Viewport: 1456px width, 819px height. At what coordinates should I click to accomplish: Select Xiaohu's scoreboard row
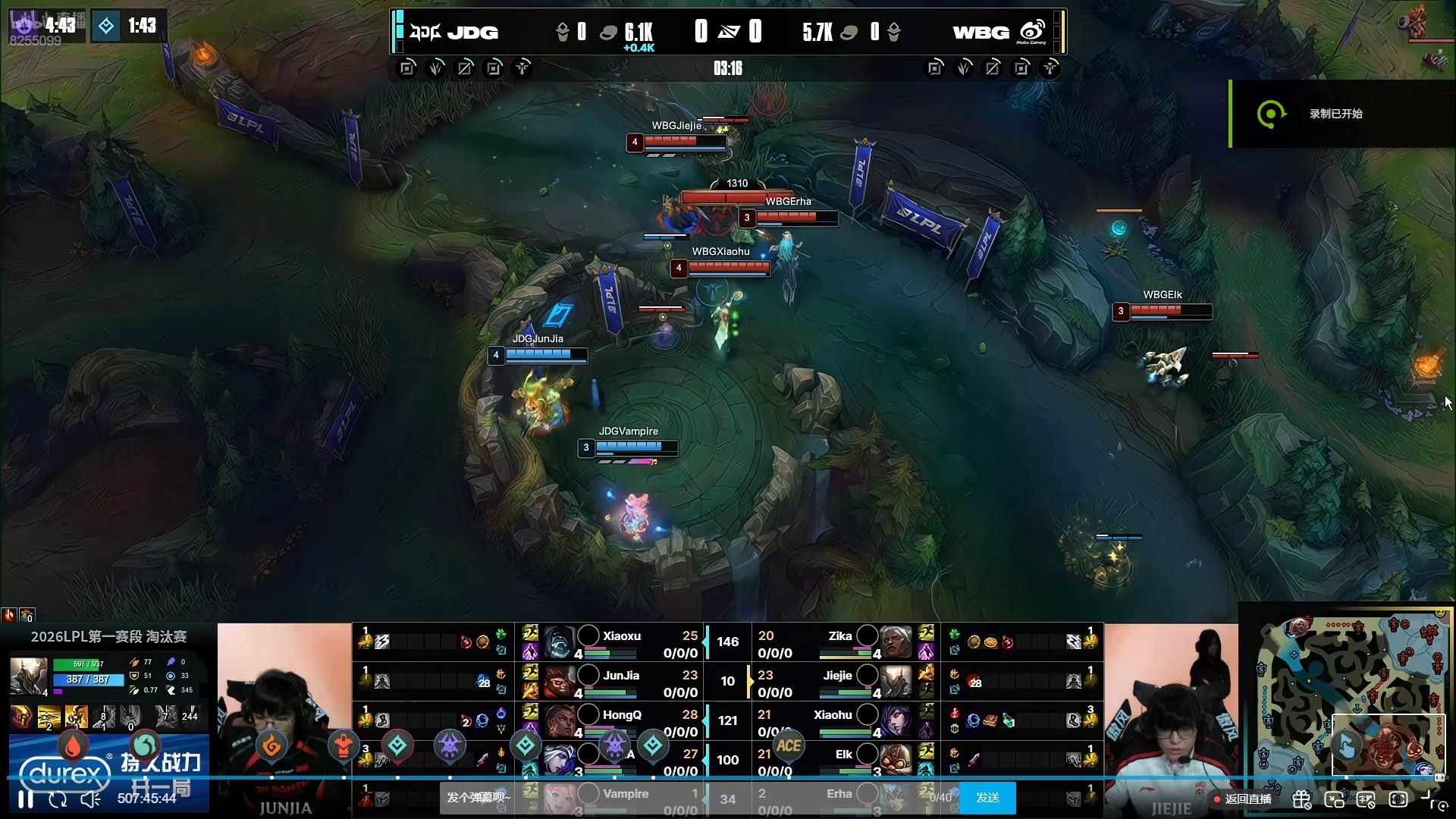point(834,722)
